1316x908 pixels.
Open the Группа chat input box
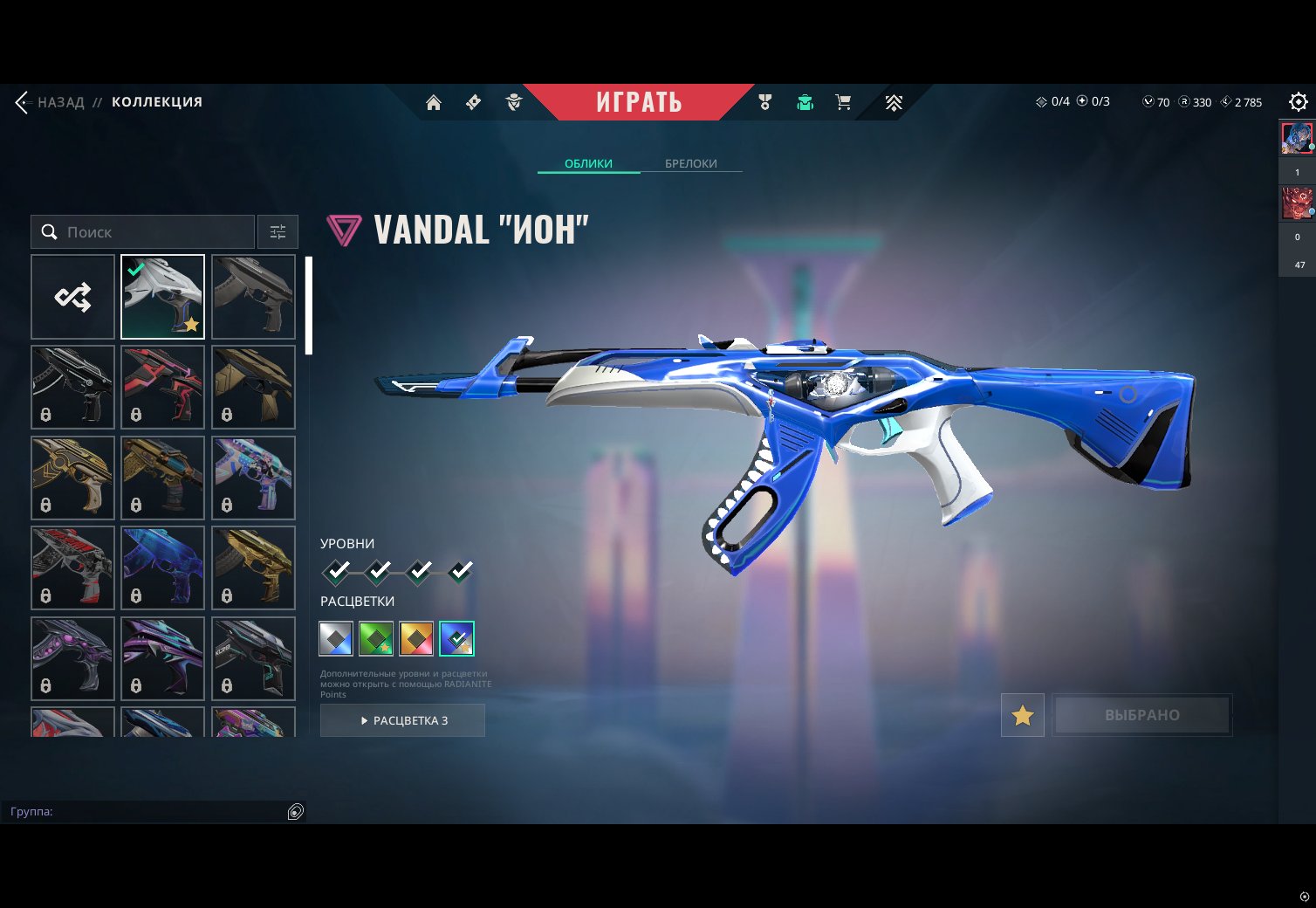click(144, 811)
